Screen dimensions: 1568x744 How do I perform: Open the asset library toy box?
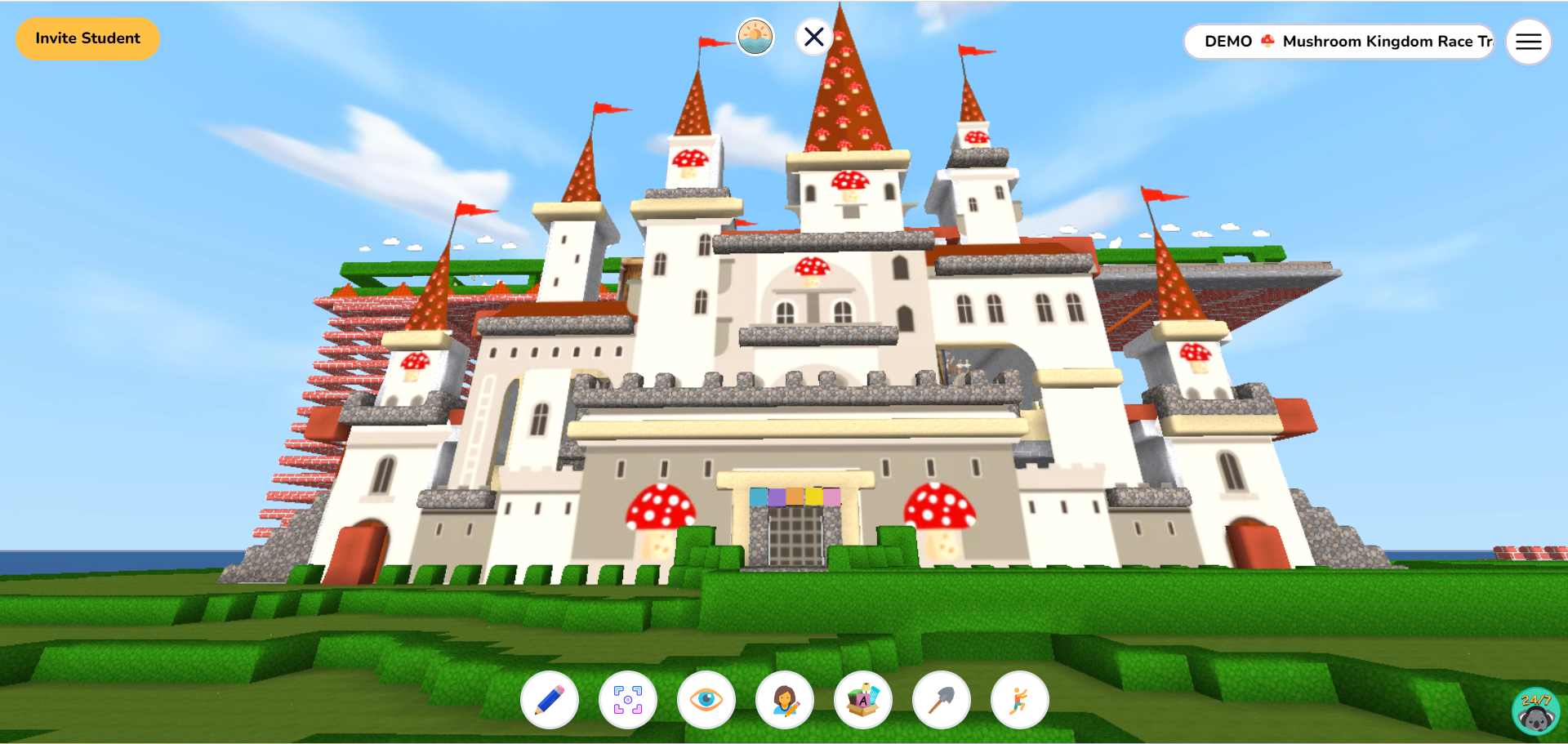click(x=863, y=700)
